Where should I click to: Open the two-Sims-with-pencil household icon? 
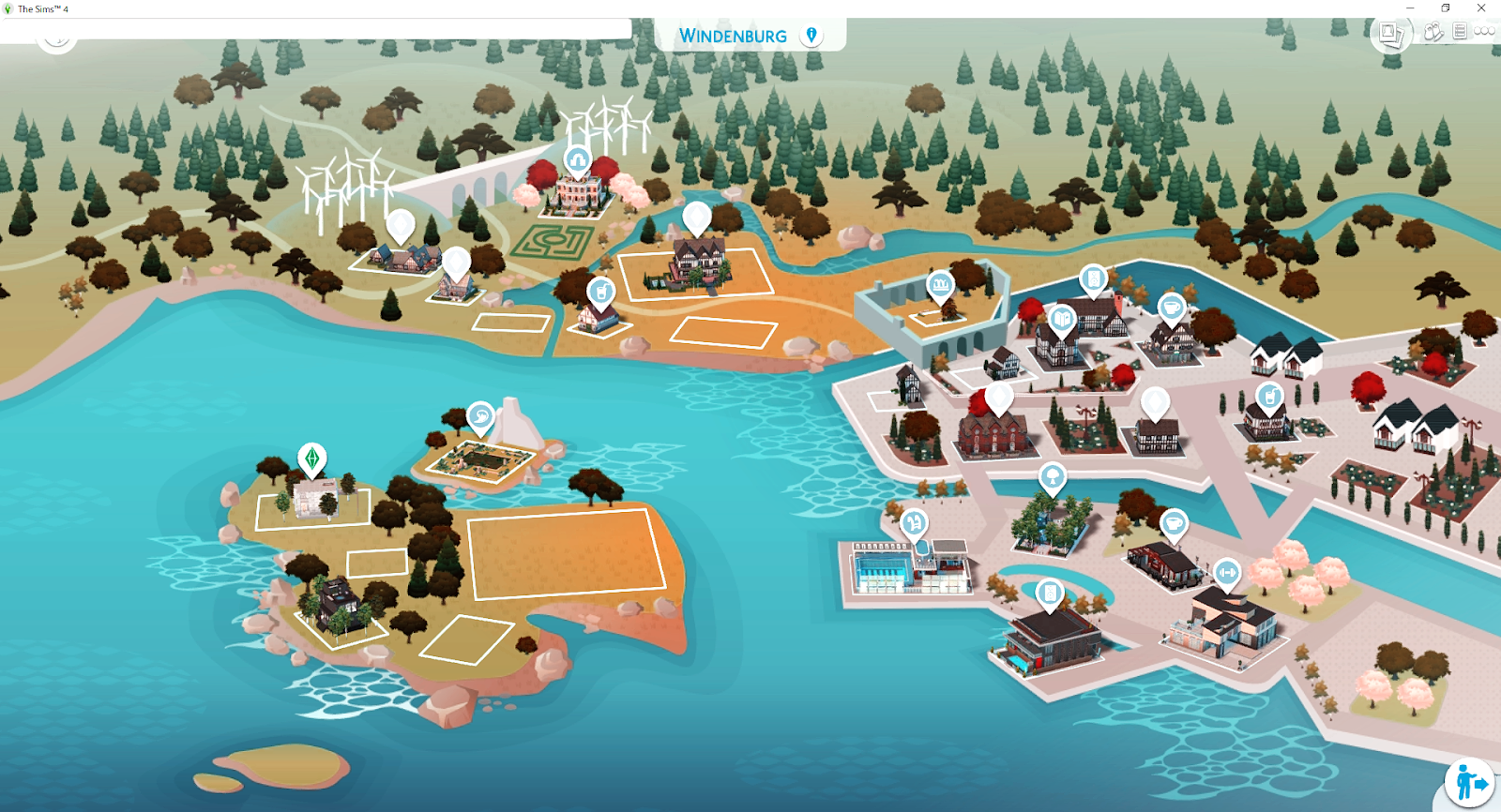click(x=1433, y=32)
